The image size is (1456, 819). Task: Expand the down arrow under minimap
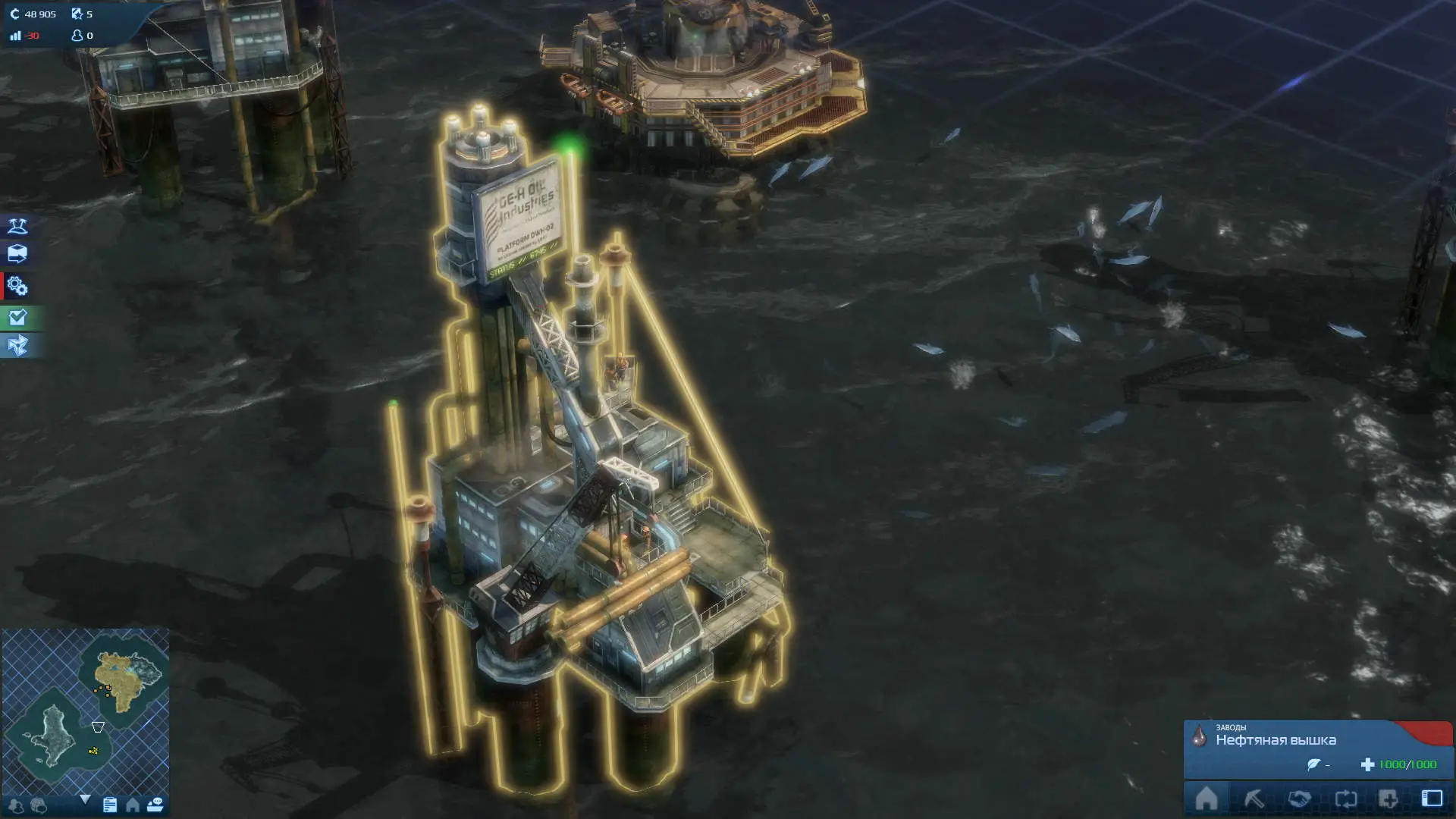pyautogui.click(x=85, y=799)
